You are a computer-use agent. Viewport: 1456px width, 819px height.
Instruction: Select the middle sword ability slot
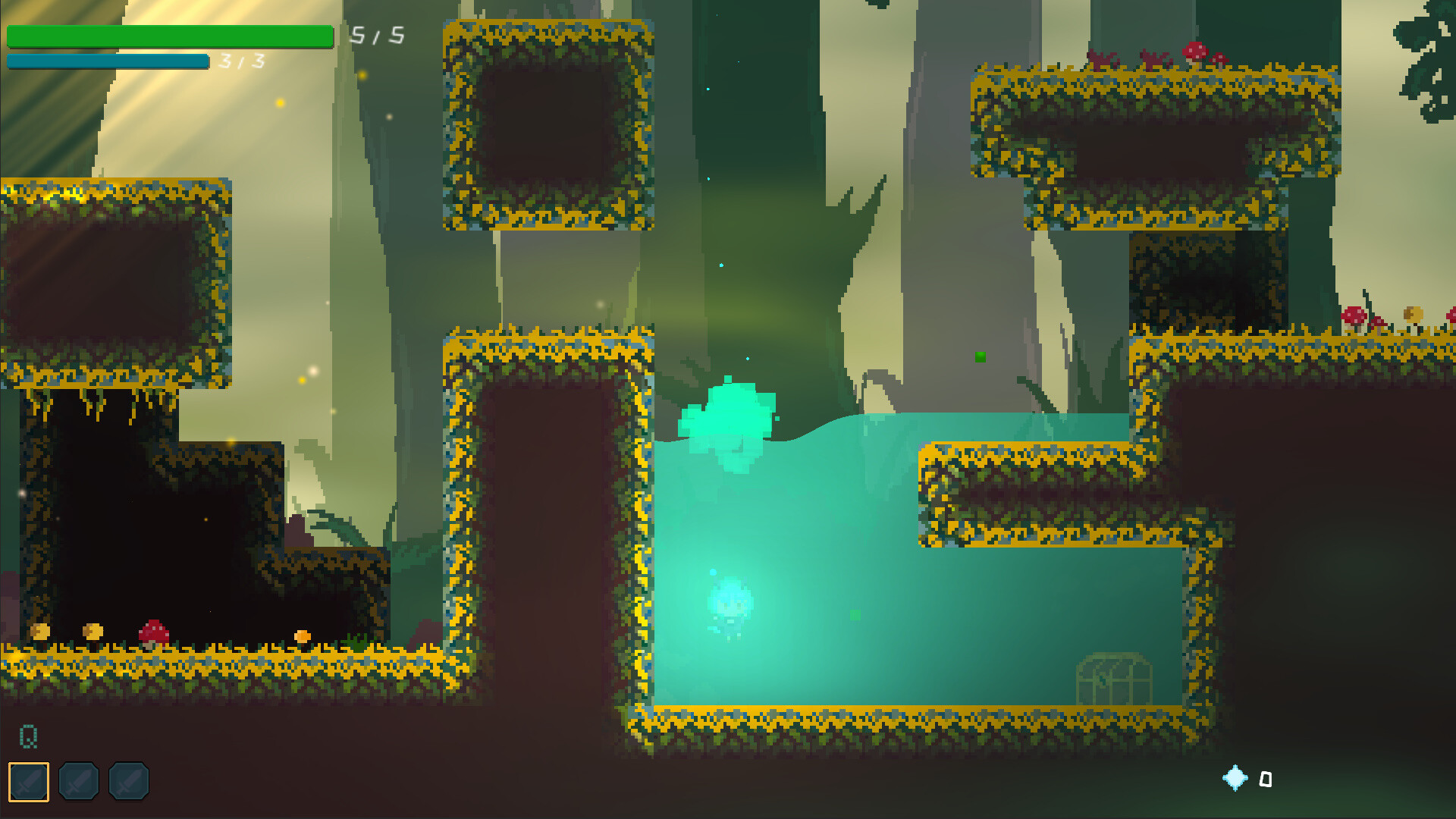80,781
